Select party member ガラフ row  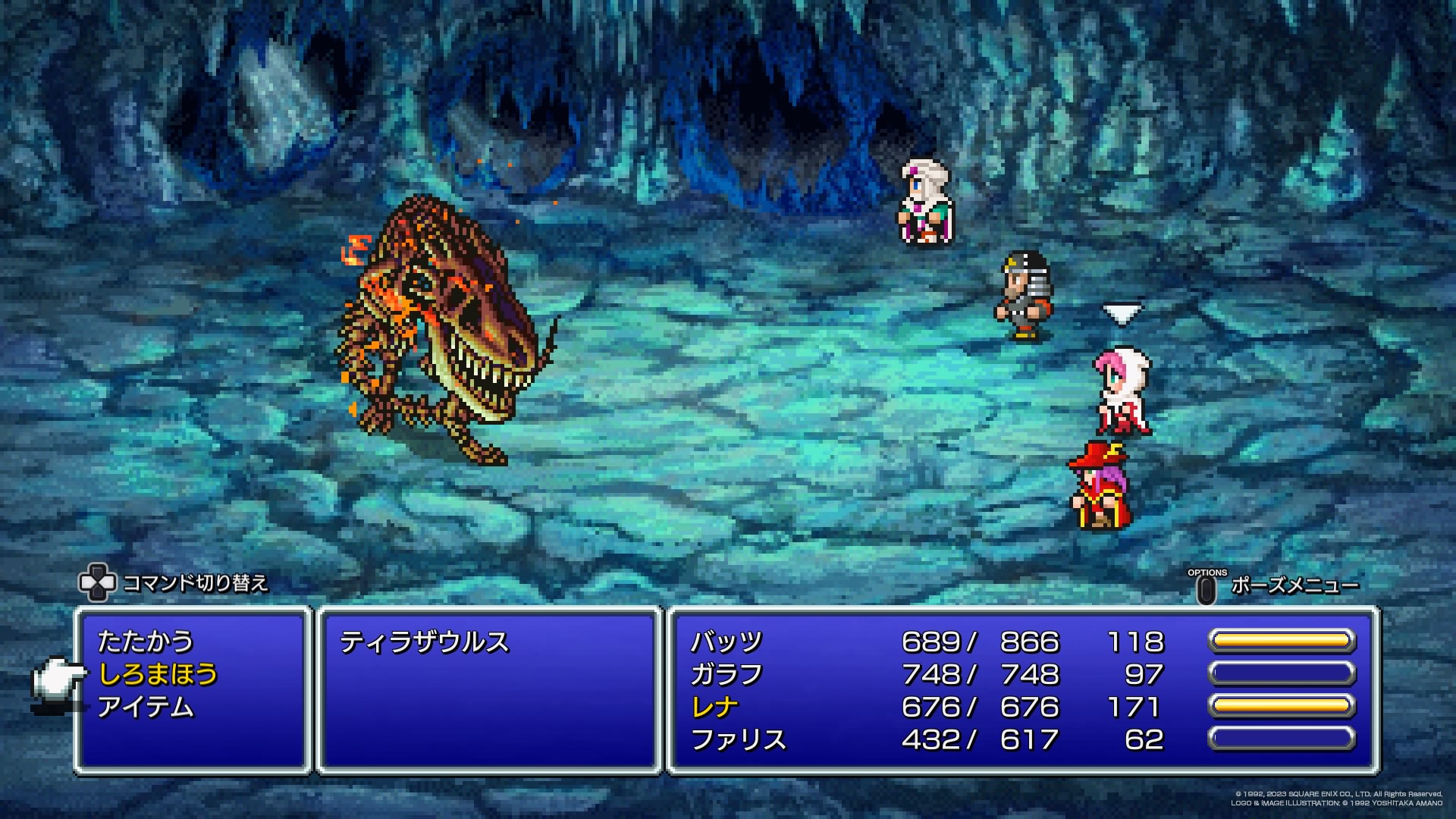pos(726,674)
